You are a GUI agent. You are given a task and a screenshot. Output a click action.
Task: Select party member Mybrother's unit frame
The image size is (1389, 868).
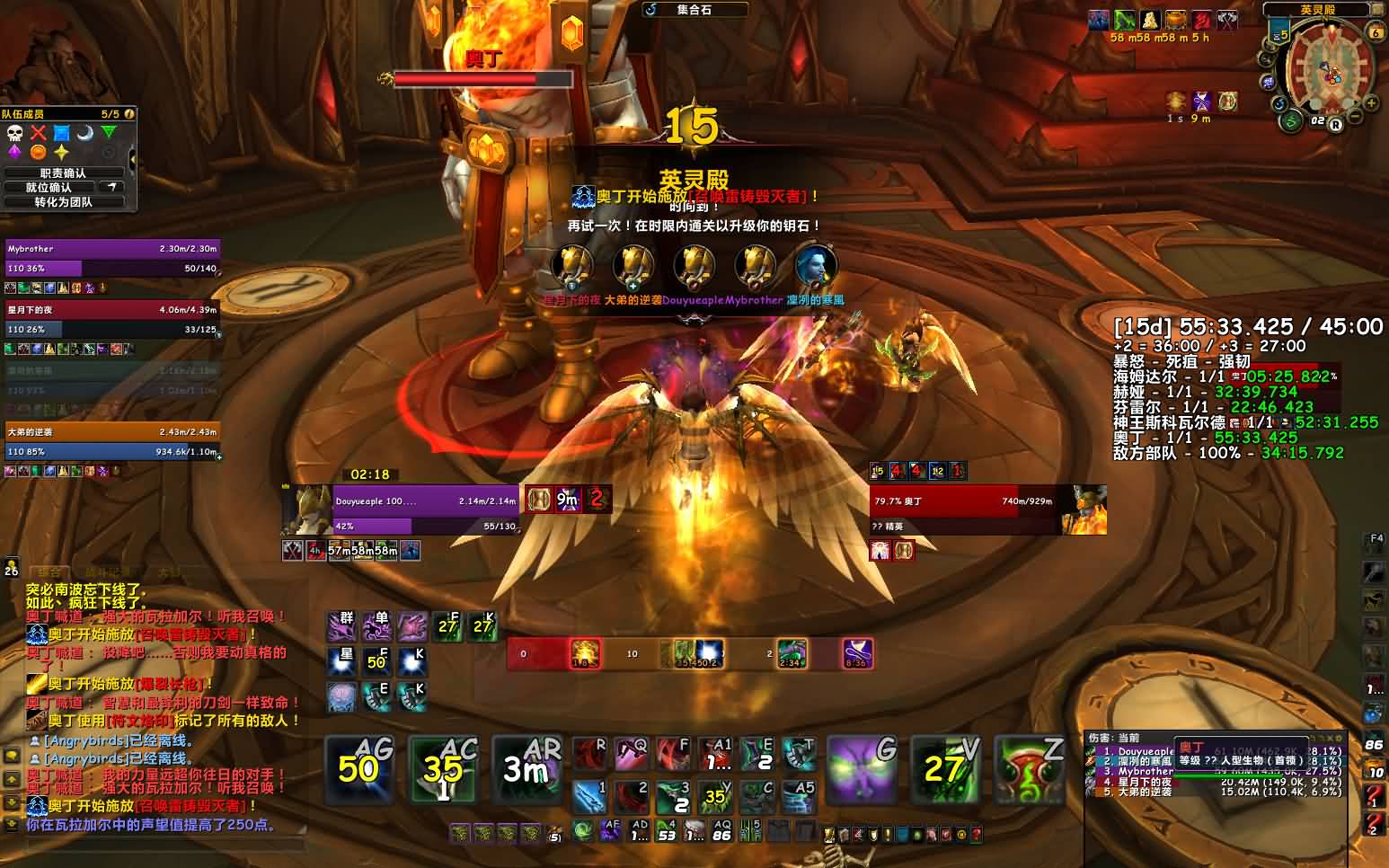pyautogui.click(x=112, y=258)
